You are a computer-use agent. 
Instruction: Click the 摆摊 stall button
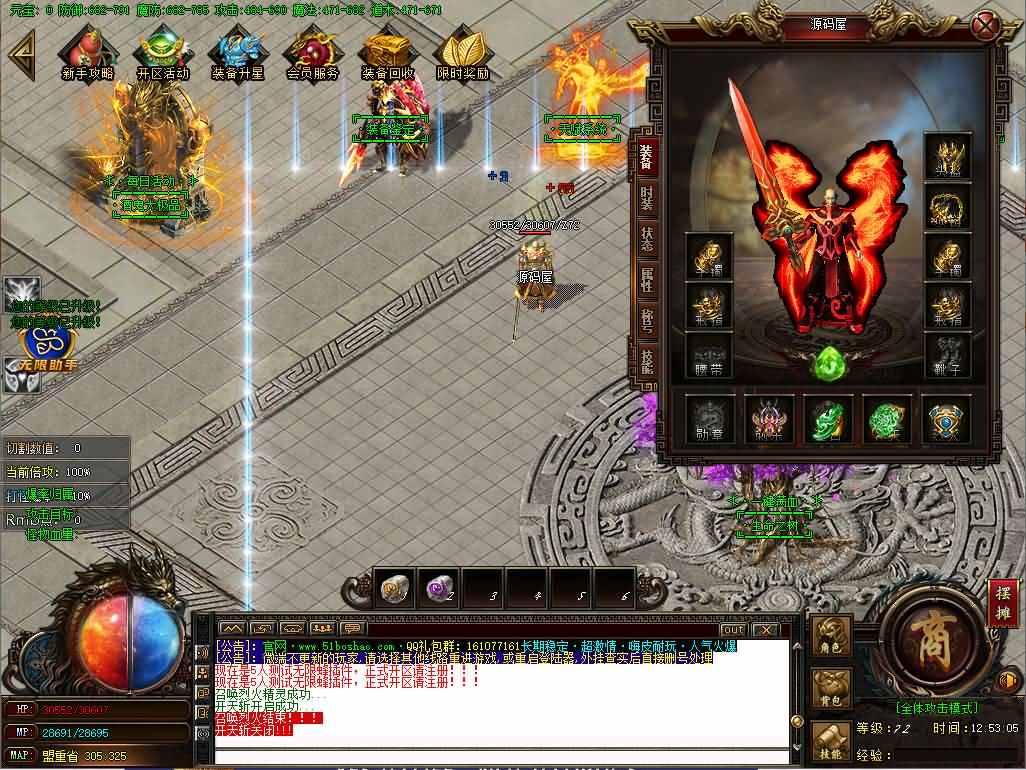(x=1003, y=603)
